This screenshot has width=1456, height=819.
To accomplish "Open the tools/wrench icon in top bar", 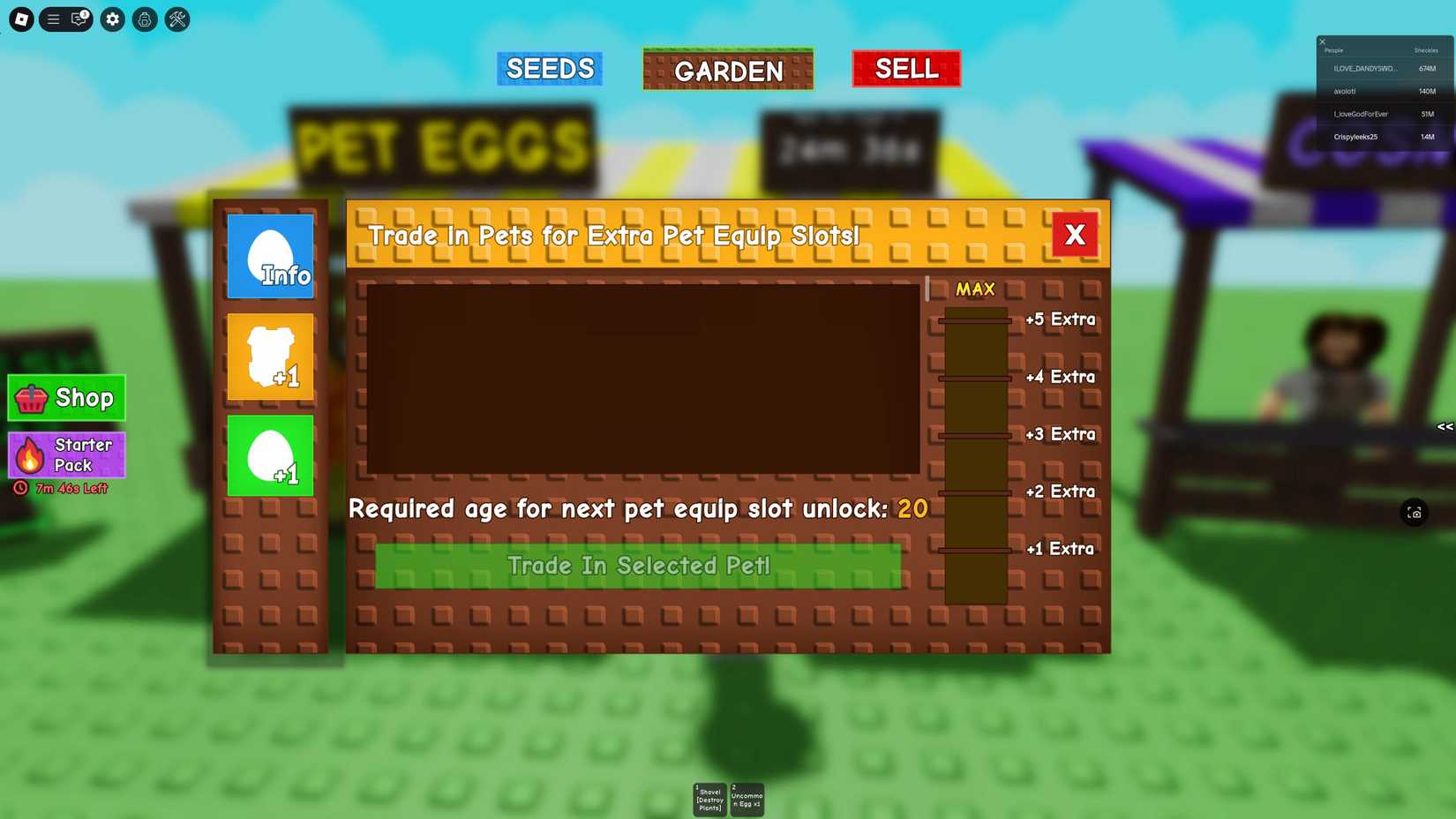I will pos(176,19).
